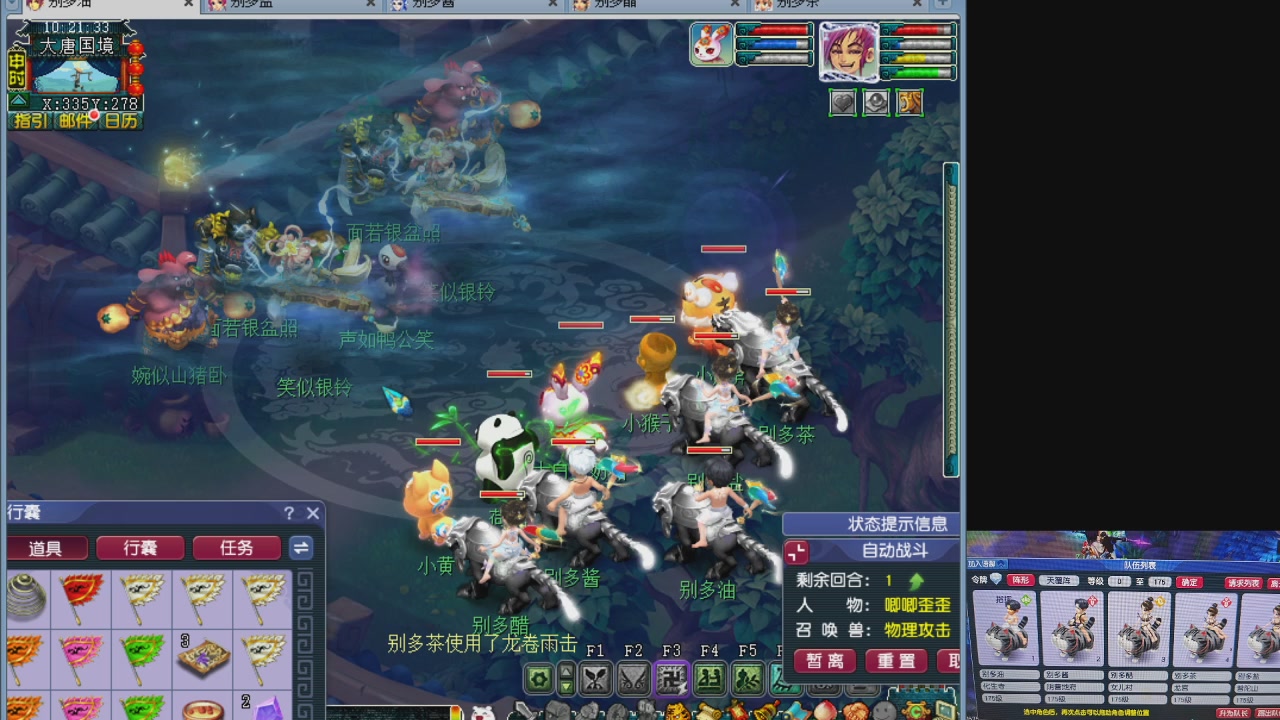Select the glowing F3 spell skill icon
This screenshot has width=1280, height=720.
coord(670,678)
